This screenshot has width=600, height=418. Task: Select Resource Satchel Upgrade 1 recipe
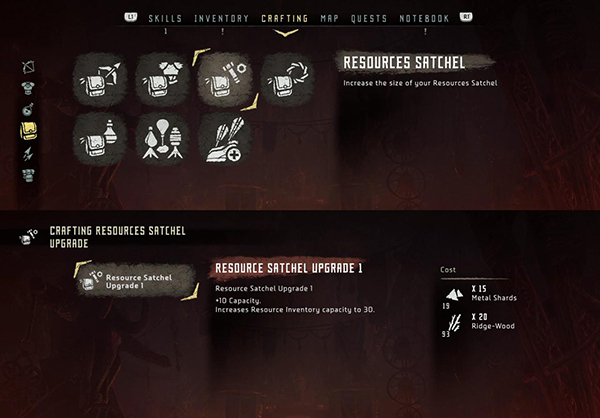[138, 281]
